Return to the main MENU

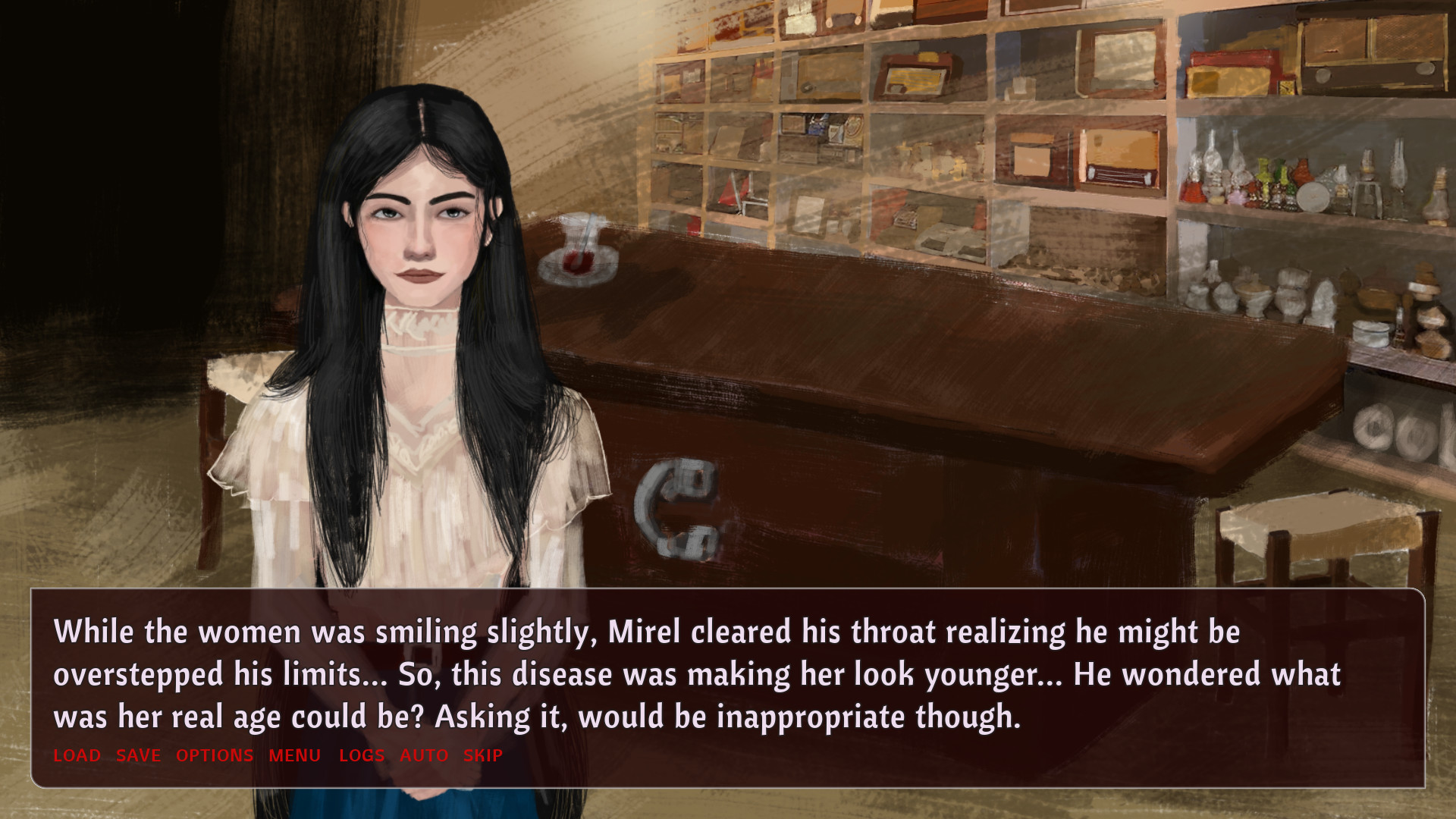pos(293,755)
